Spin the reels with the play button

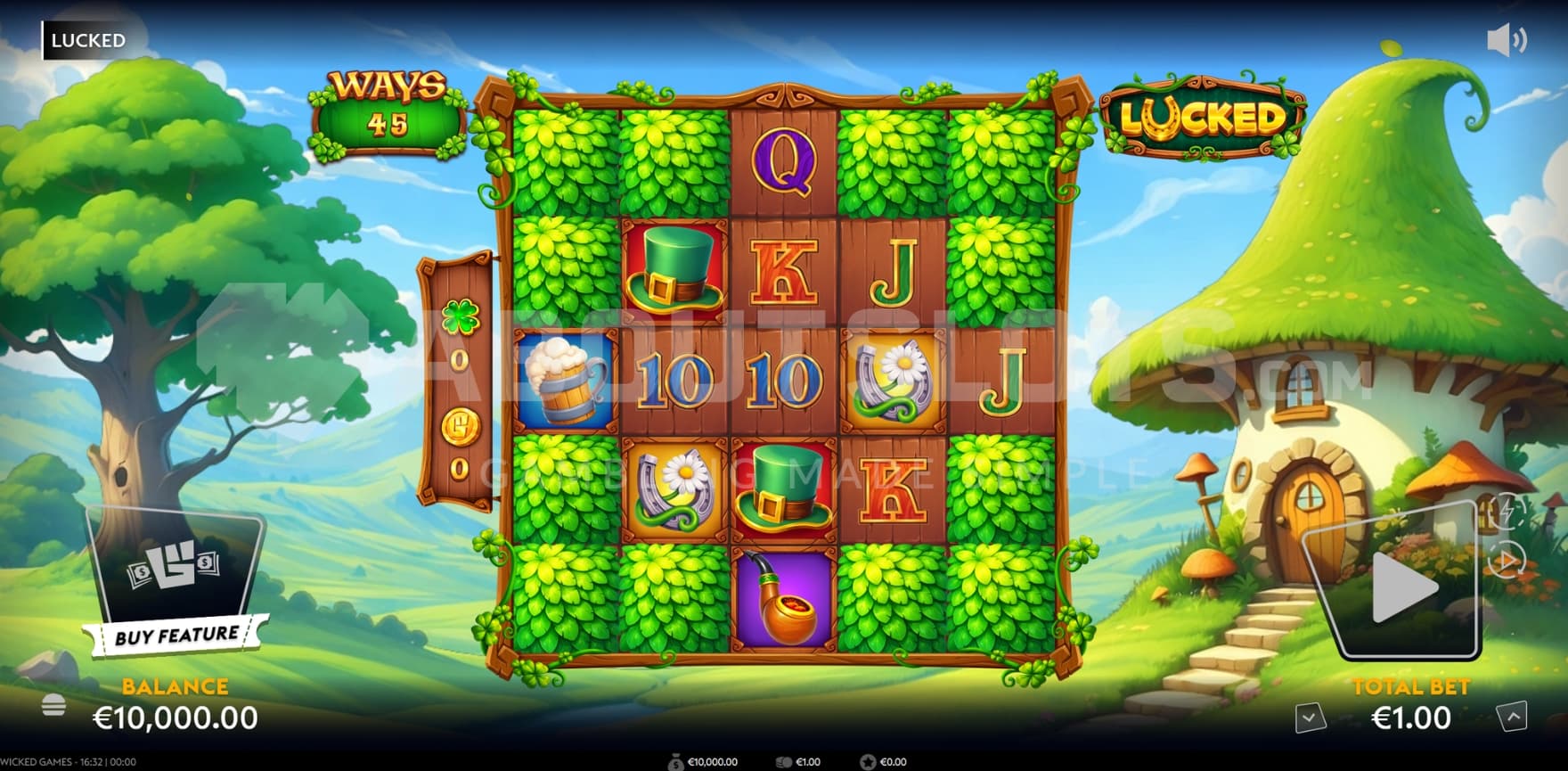point(1401,586)
